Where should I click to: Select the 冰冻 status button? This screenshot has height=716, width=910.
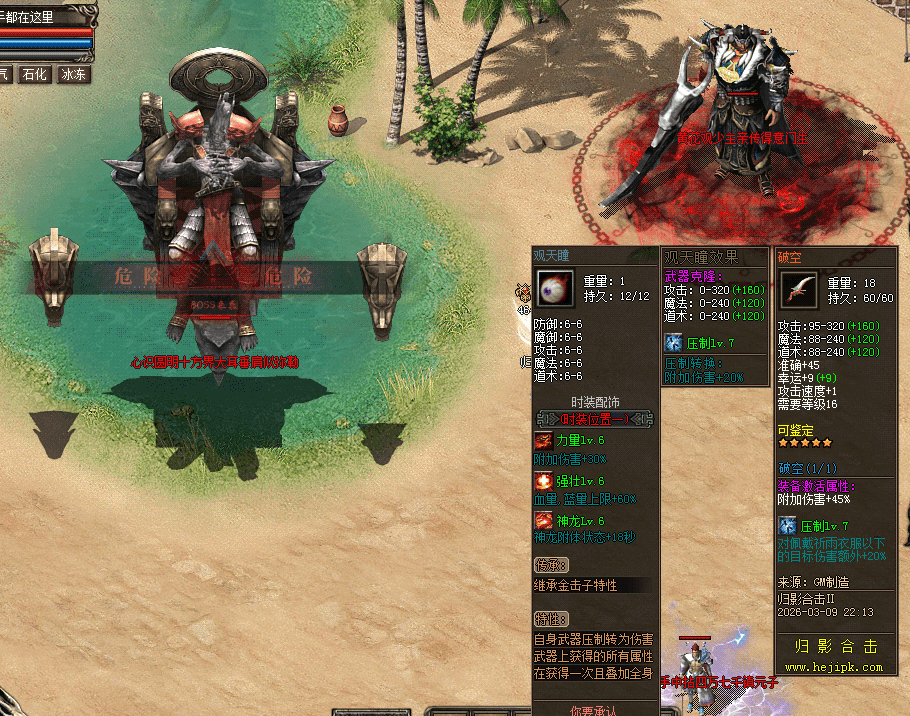pos(73,74)
